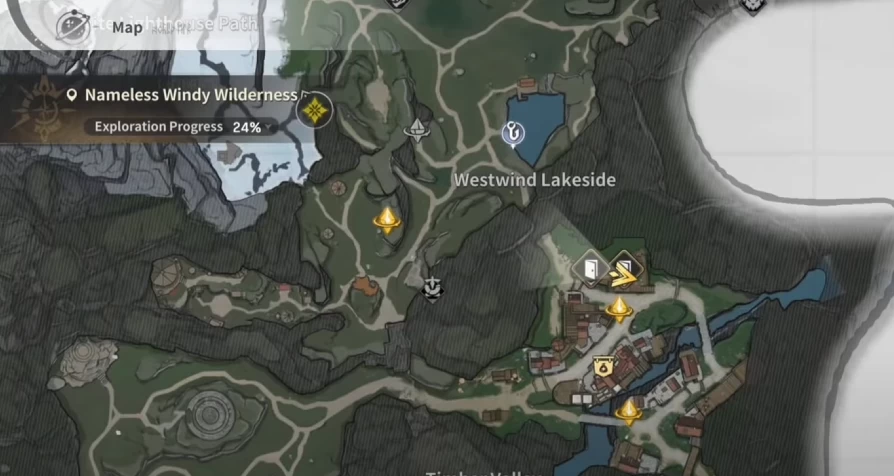The height and width of the screenshot is (476, 894).
Task: Select the yellow arrow player marker
Action: point(623,268)
